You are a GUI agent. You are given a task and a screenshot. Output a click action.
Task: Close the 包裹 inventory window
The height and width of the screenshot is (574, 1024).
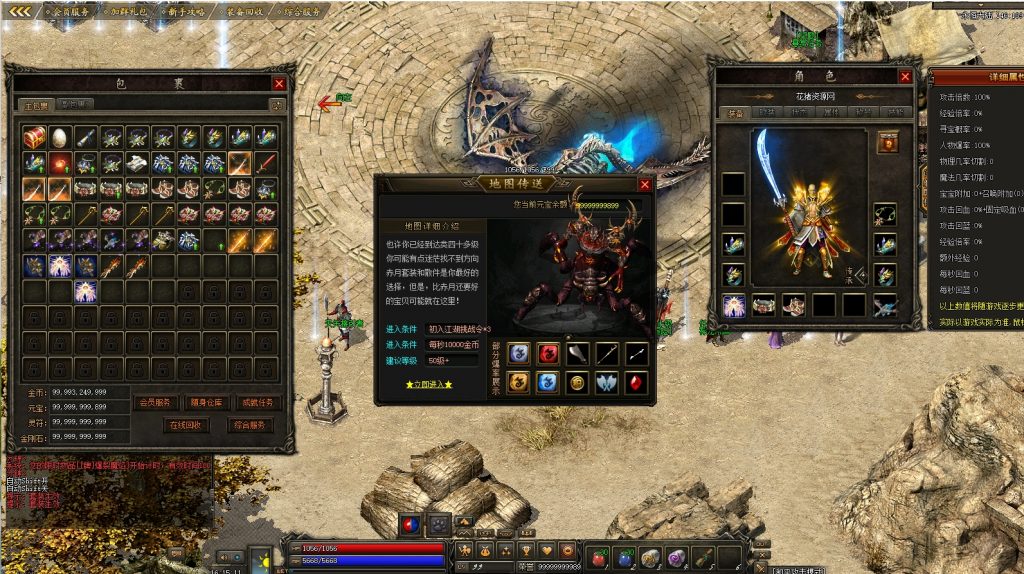279,84
